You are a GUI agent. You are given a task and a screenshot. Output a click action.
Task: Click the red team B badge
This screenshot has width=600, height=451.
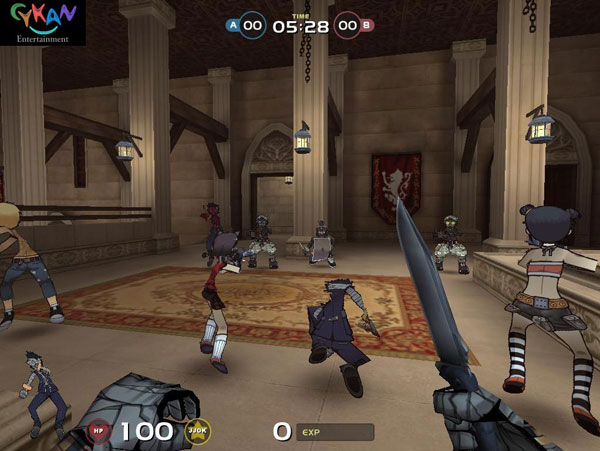pos(368,25)
